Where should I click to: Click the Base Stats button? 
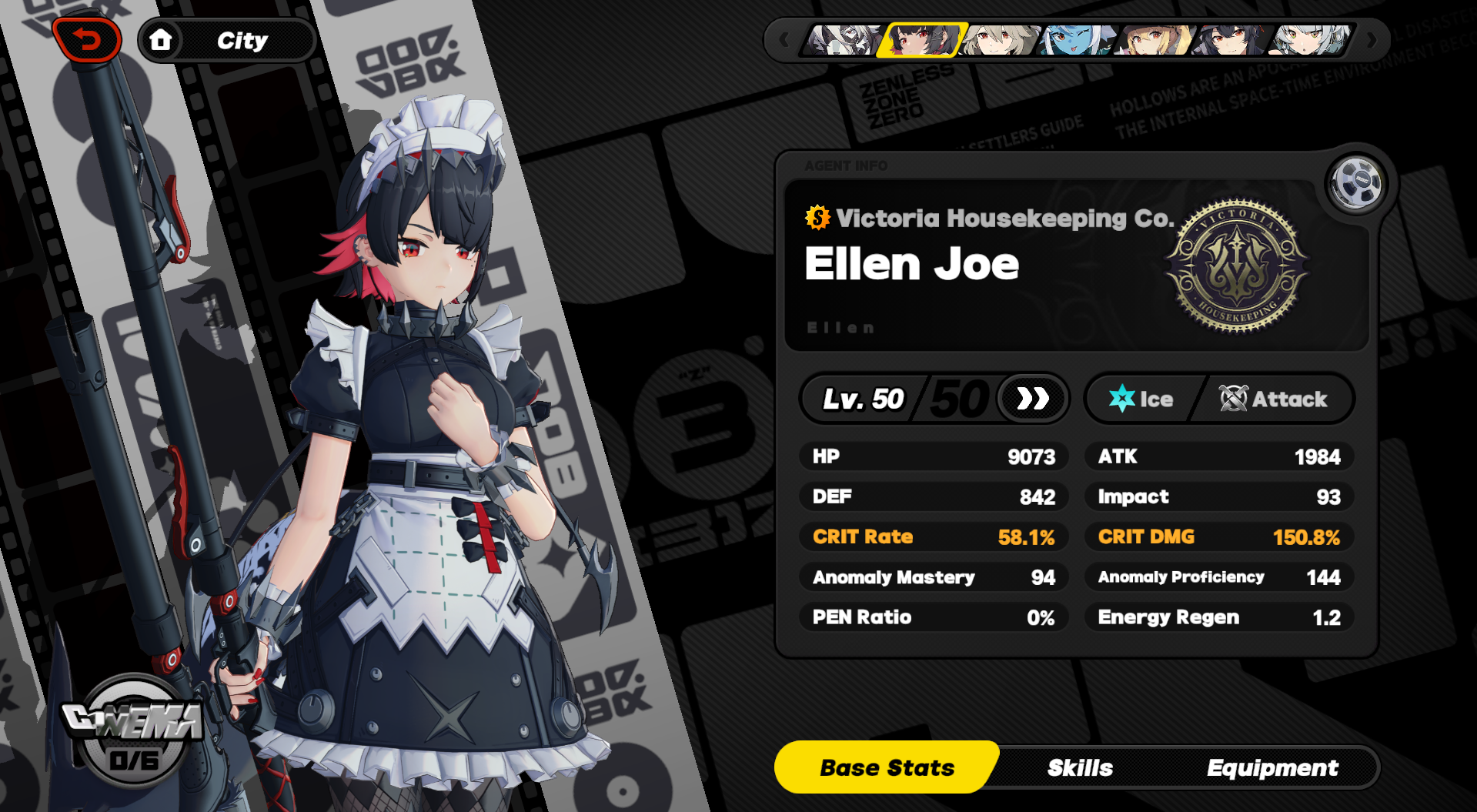click(x=886, y=767)
